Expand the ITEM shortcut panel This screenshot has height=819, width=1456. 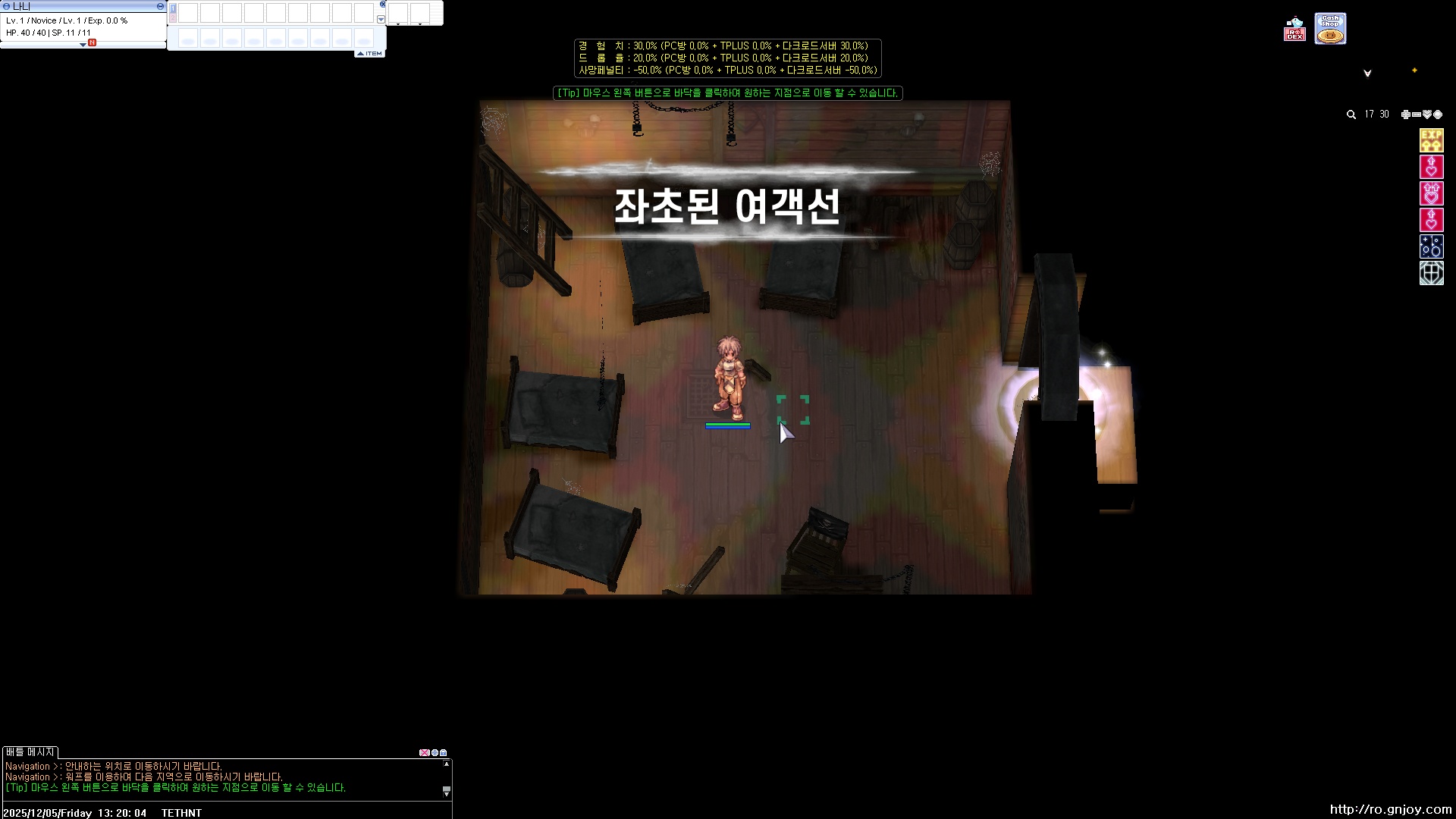tap(369, 53)
